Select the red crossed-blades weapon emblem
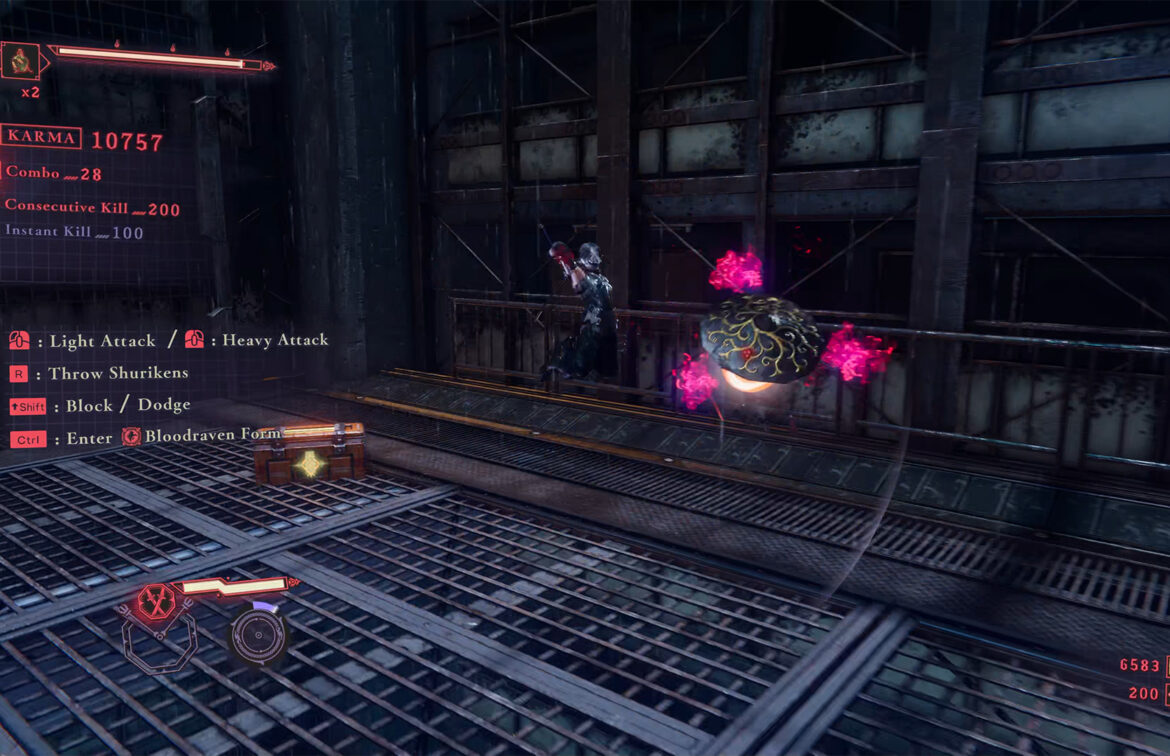The width and height of the screenshot is (1170, 756). coord(154,602)
